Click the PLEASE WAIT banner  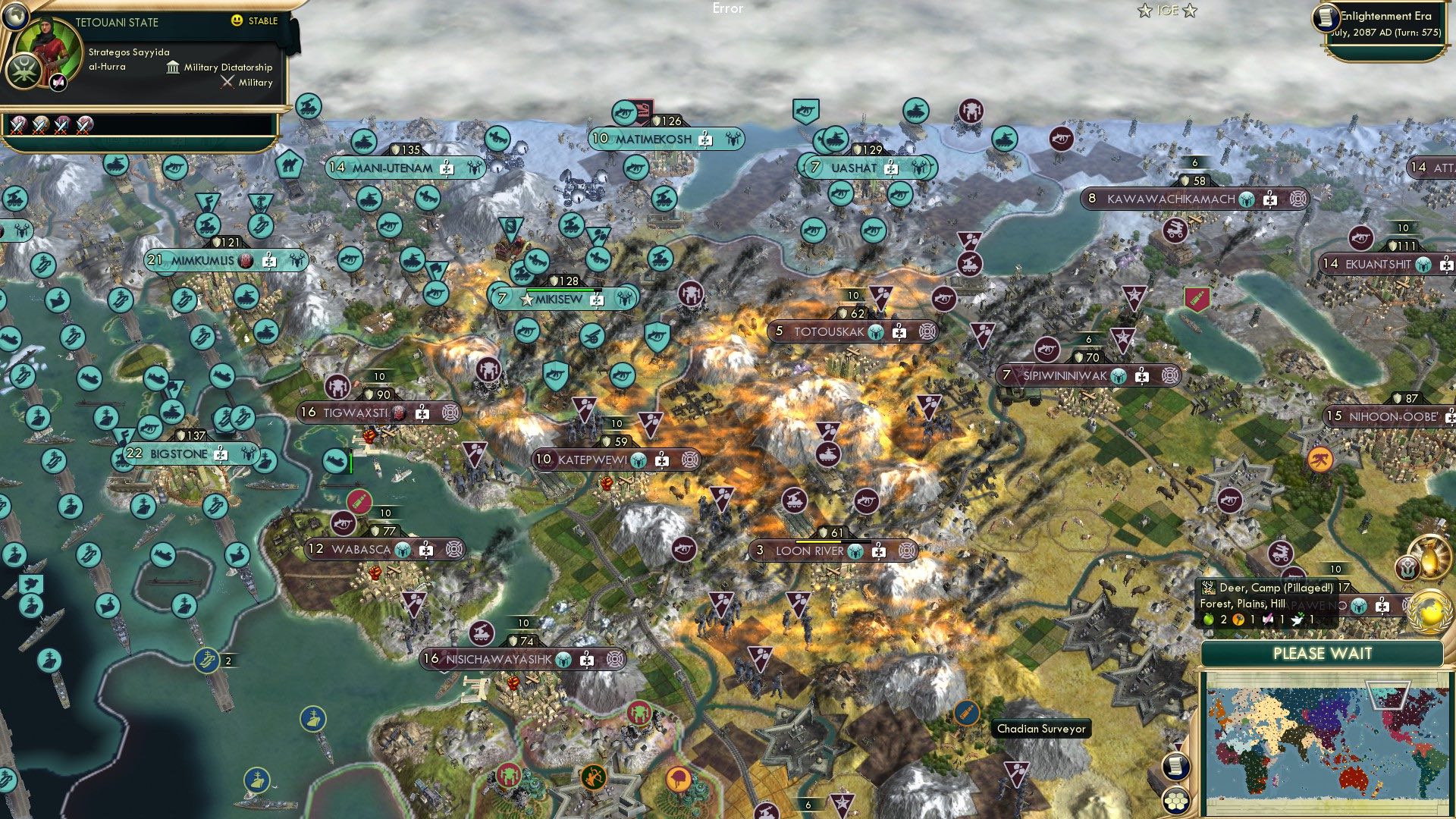pos(1323,654)
